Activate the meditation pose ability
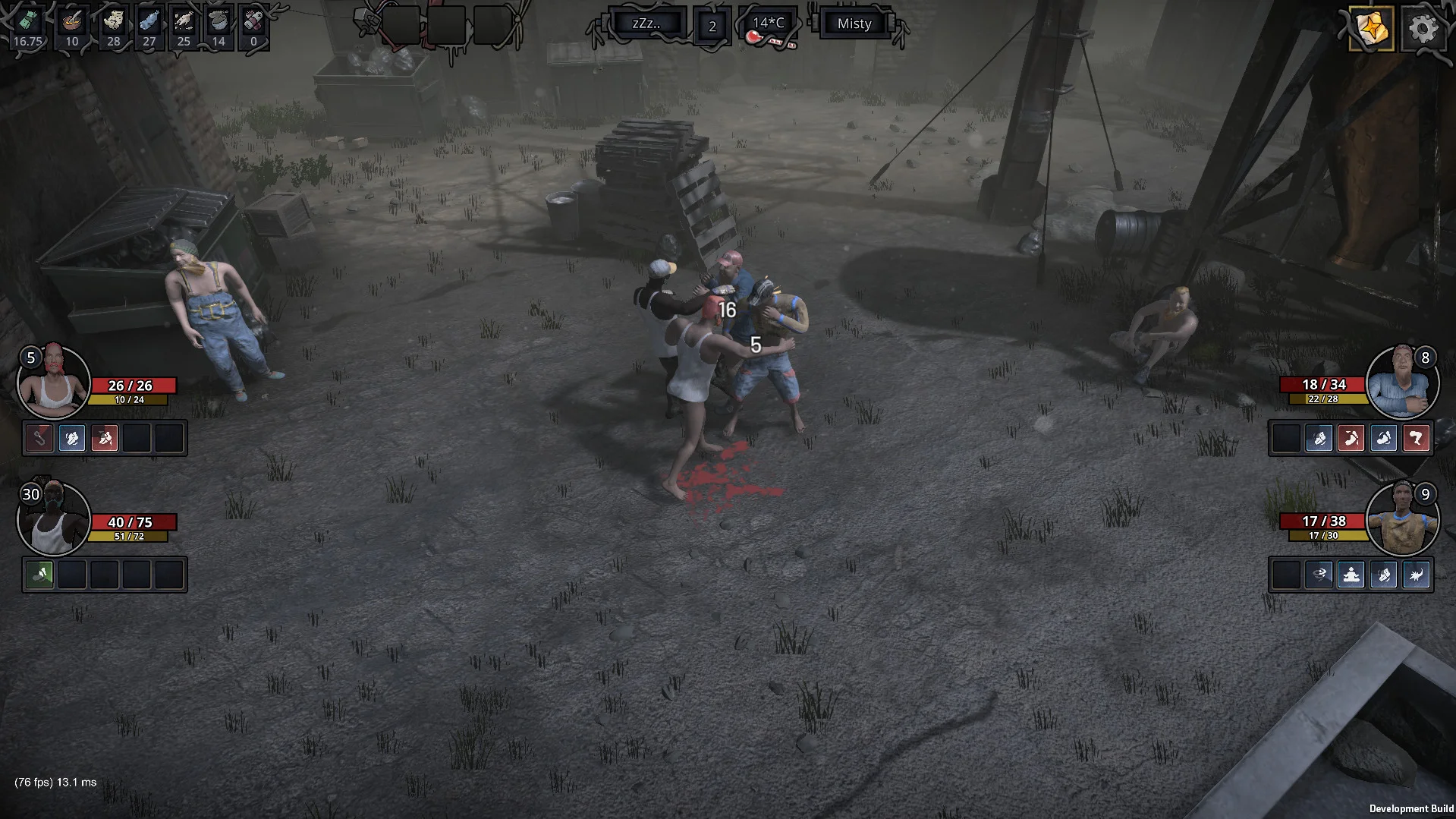Image resolution: width=1456 pixels, height=819 pixels. [1351, 575]
